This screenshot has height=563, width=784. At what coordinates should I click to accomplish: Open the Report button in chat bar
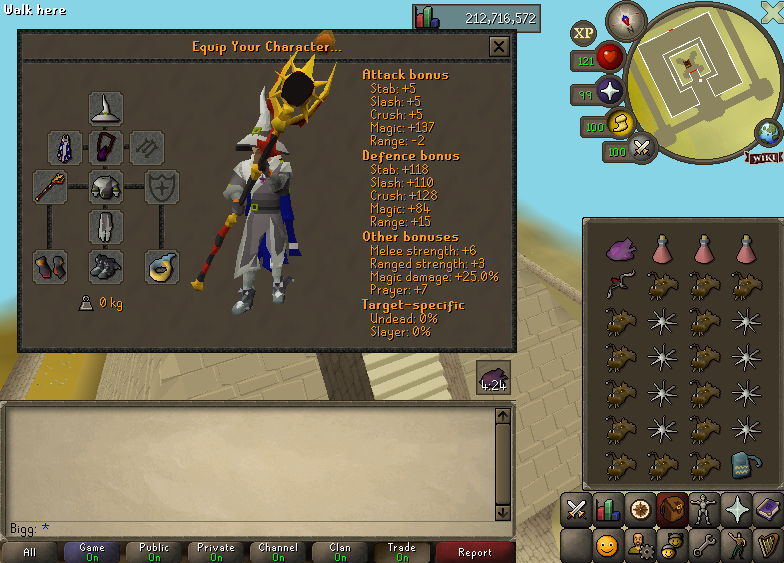coord(475,552)
